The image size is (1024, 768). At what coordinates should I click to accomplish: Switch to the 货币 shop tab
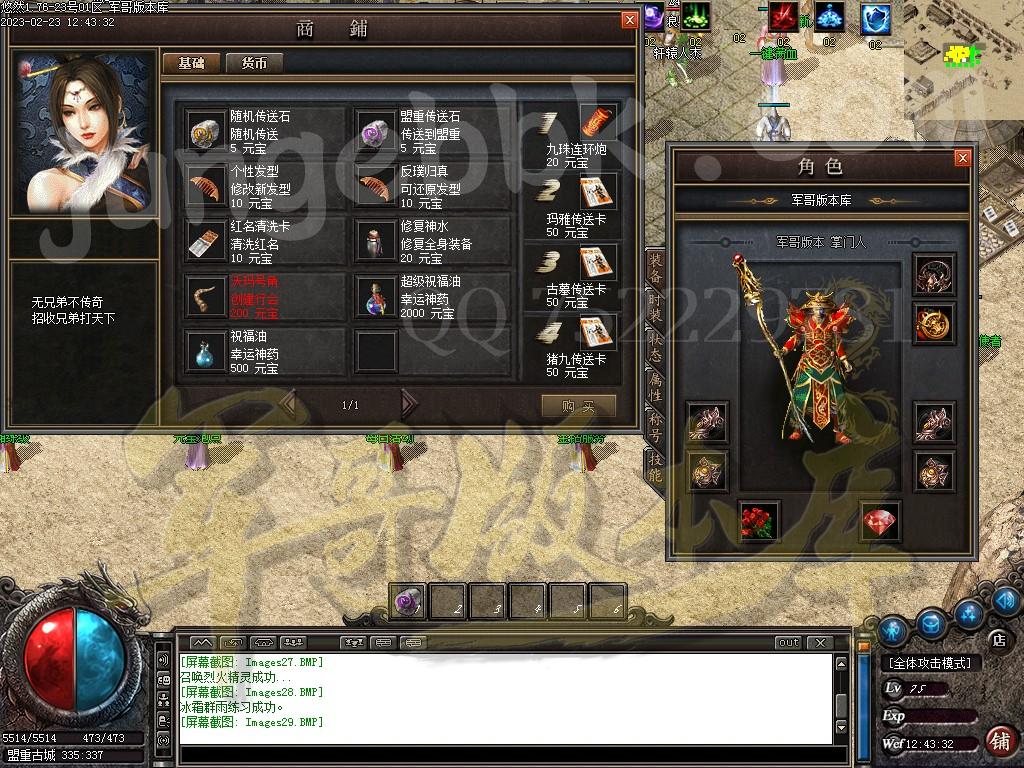point(254,63)
